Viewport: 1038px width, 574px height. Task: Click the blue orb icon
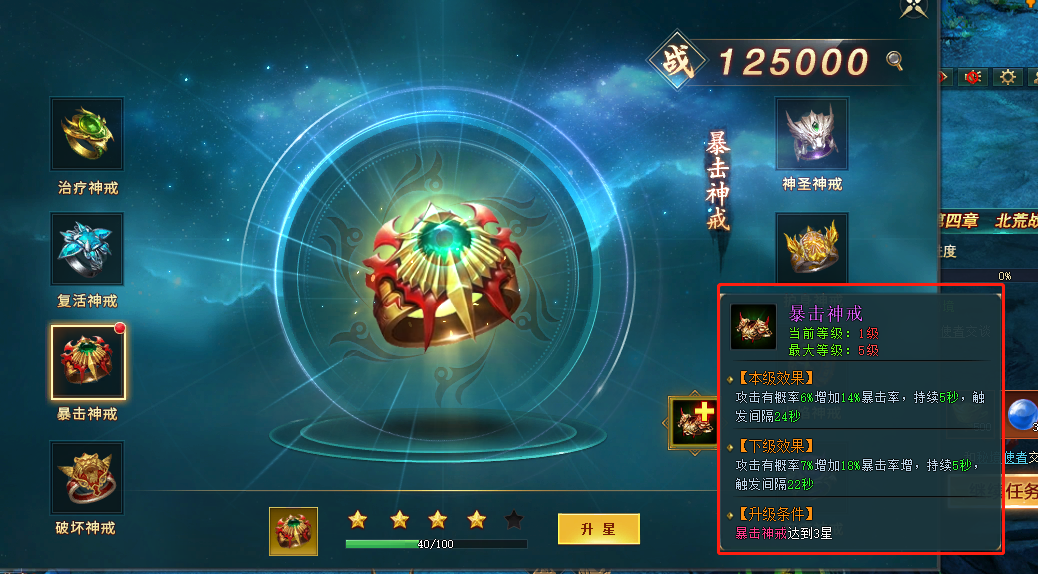pos(1022,415)
